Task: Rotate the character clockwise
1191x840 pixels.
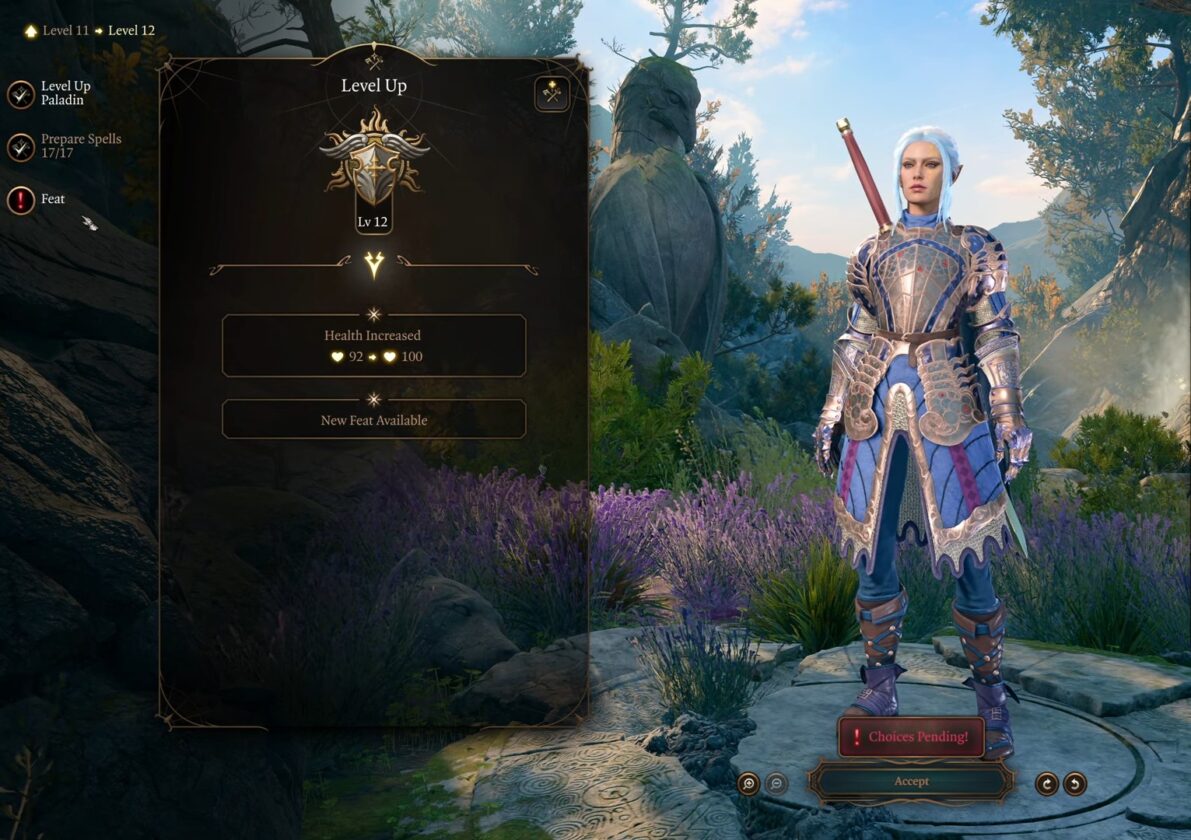Action: coord(1047,784)
